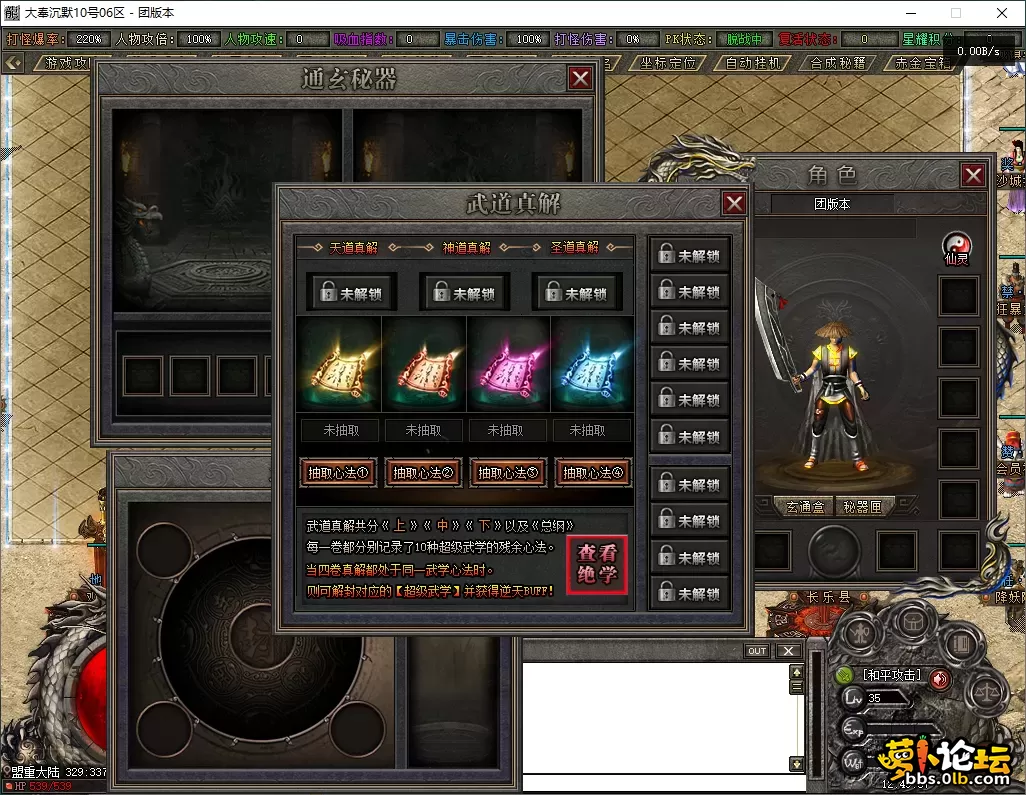The image size is (1026, 795).
Task: Choose the 抽取心法④ button
Action: 591,473
